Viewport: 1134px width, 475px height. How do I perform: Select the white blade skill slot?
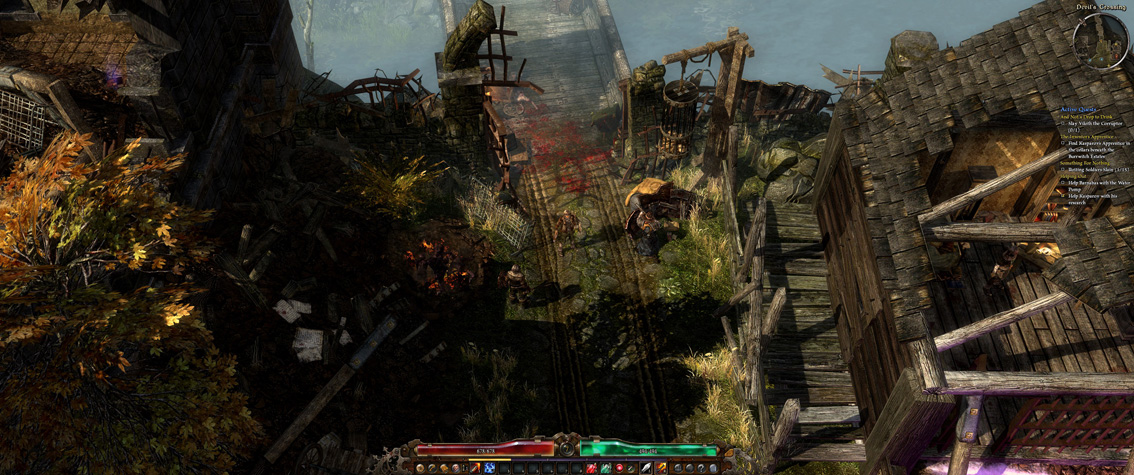click(646, 468)
